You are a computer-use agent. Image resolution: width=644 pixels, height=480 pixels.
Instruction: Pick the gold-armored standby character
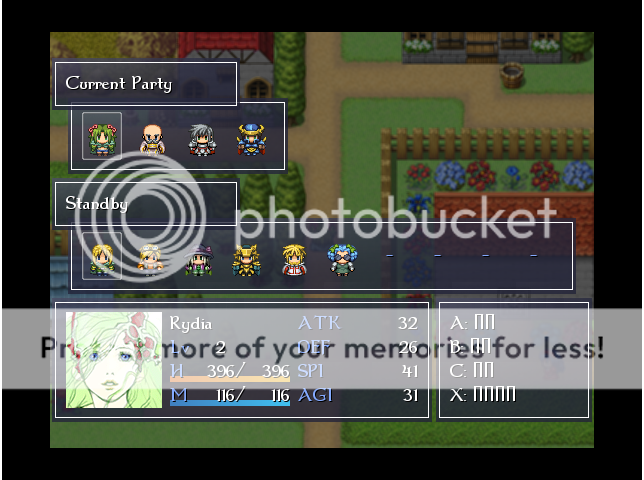246,259
